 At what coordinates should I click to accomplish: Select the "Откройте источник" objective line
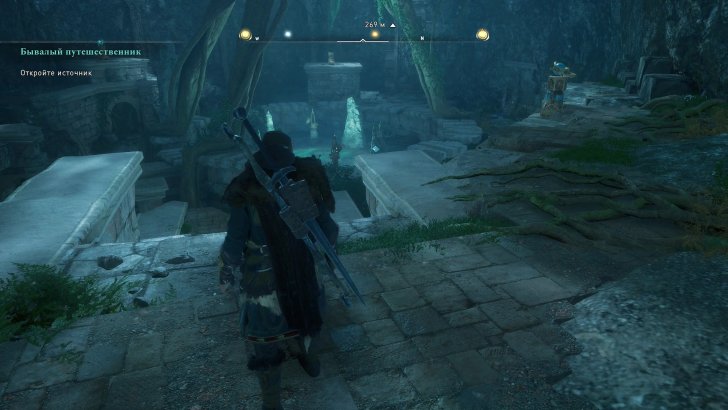(59, 73)
